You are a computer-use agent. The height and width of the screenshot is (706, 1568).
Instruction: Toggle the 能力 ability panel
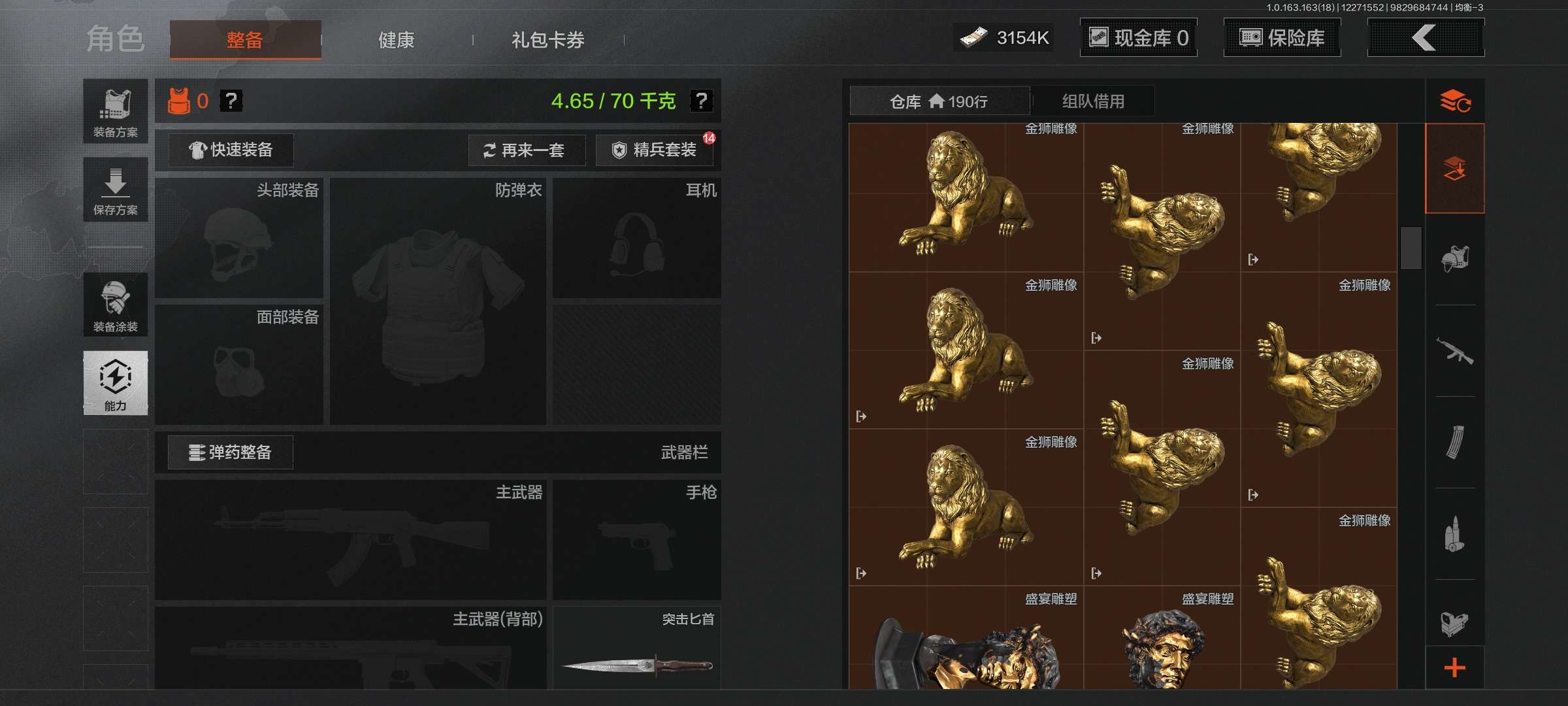point(116,384)
